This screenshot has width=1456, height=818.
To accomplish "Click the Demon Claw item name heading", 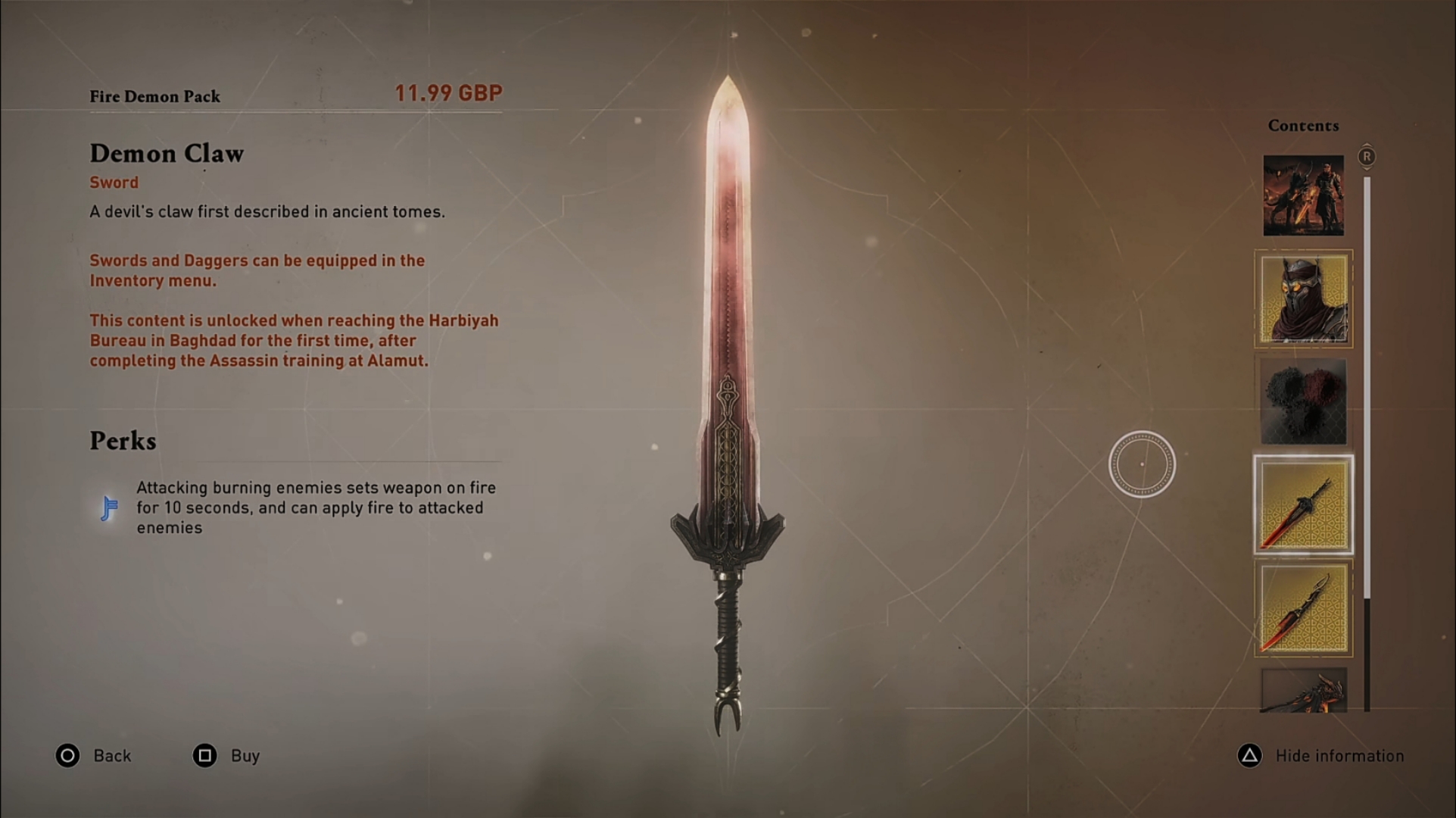I will coord(167,154).
